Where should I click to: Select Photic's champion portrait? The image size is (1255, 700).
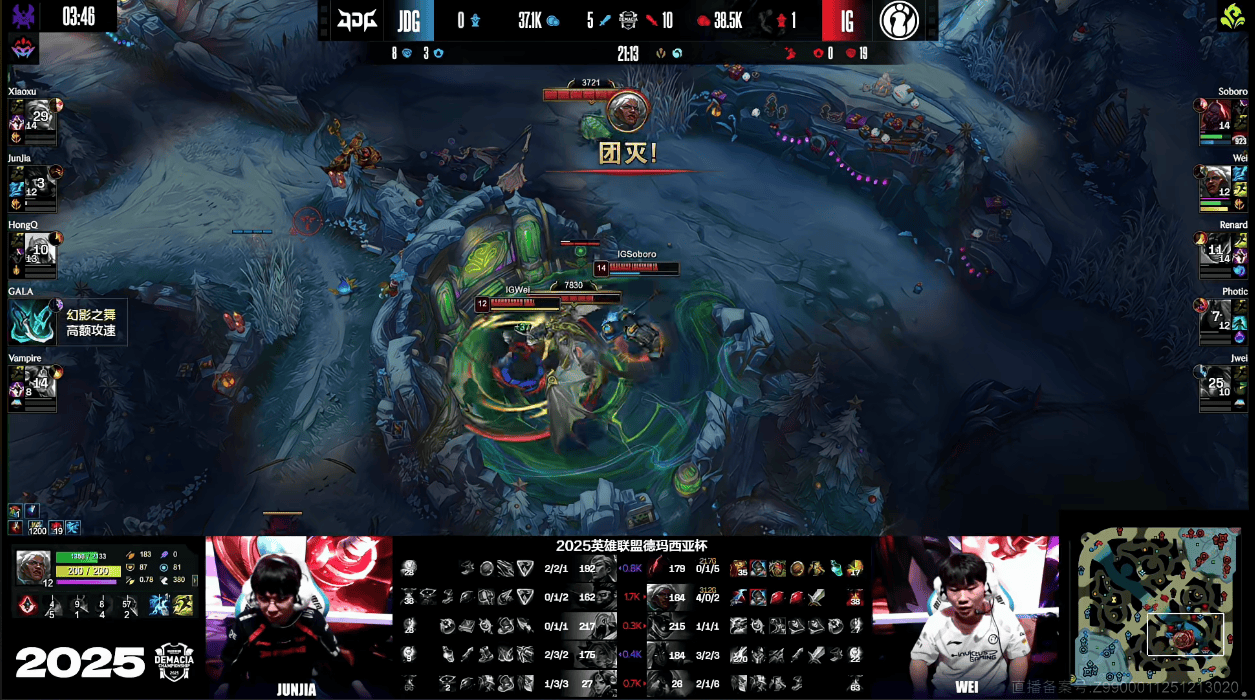tap(1215, 315)
